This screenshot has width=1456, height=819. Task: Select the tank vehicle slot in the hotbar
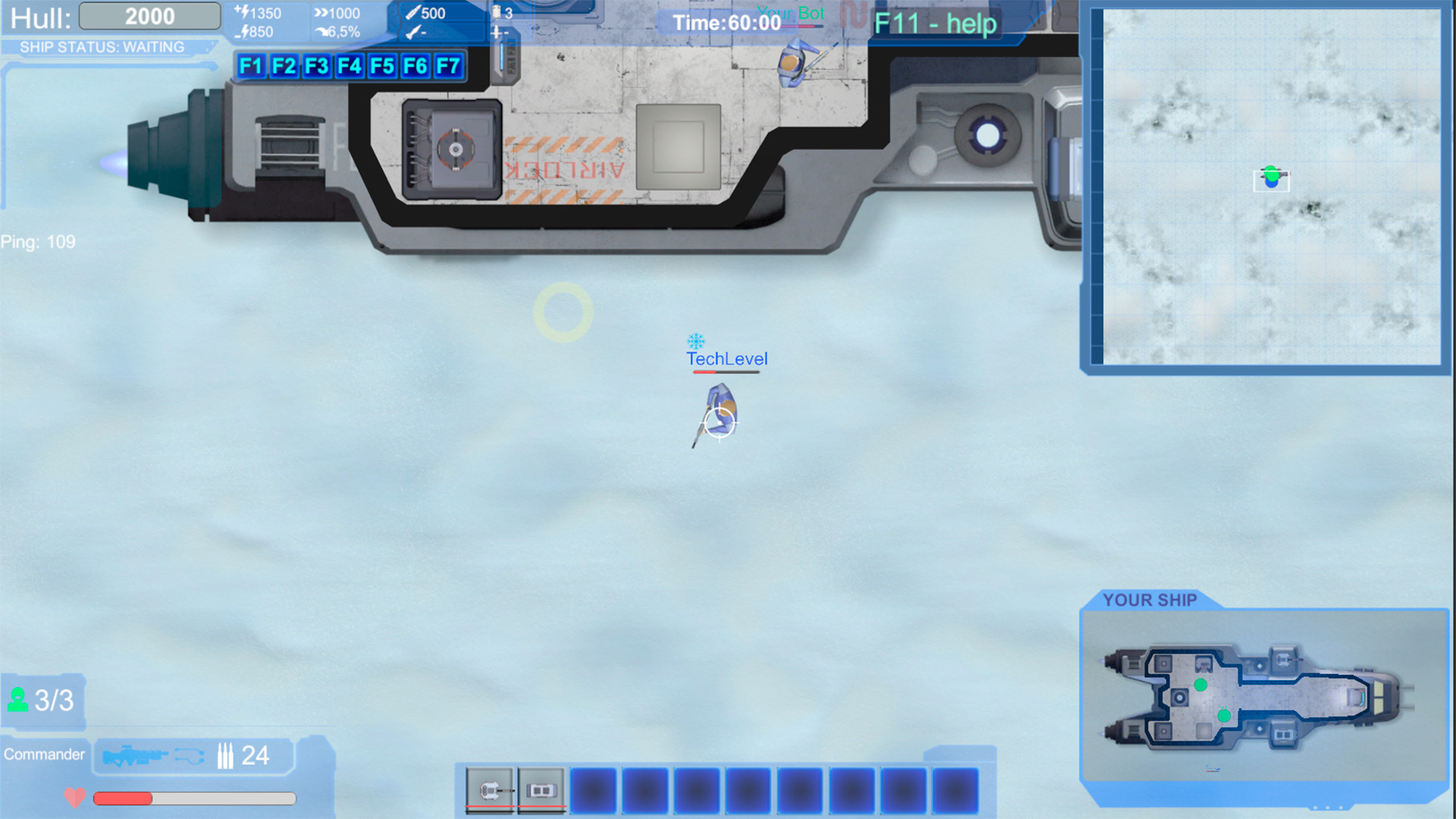490,789
